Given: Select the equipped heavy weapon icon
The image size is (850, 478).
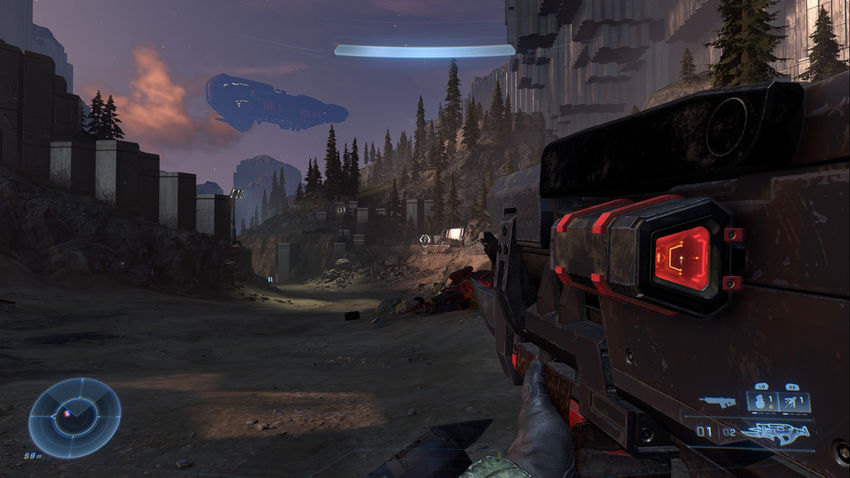Looking at the screenshot, I should click(773, 433).
